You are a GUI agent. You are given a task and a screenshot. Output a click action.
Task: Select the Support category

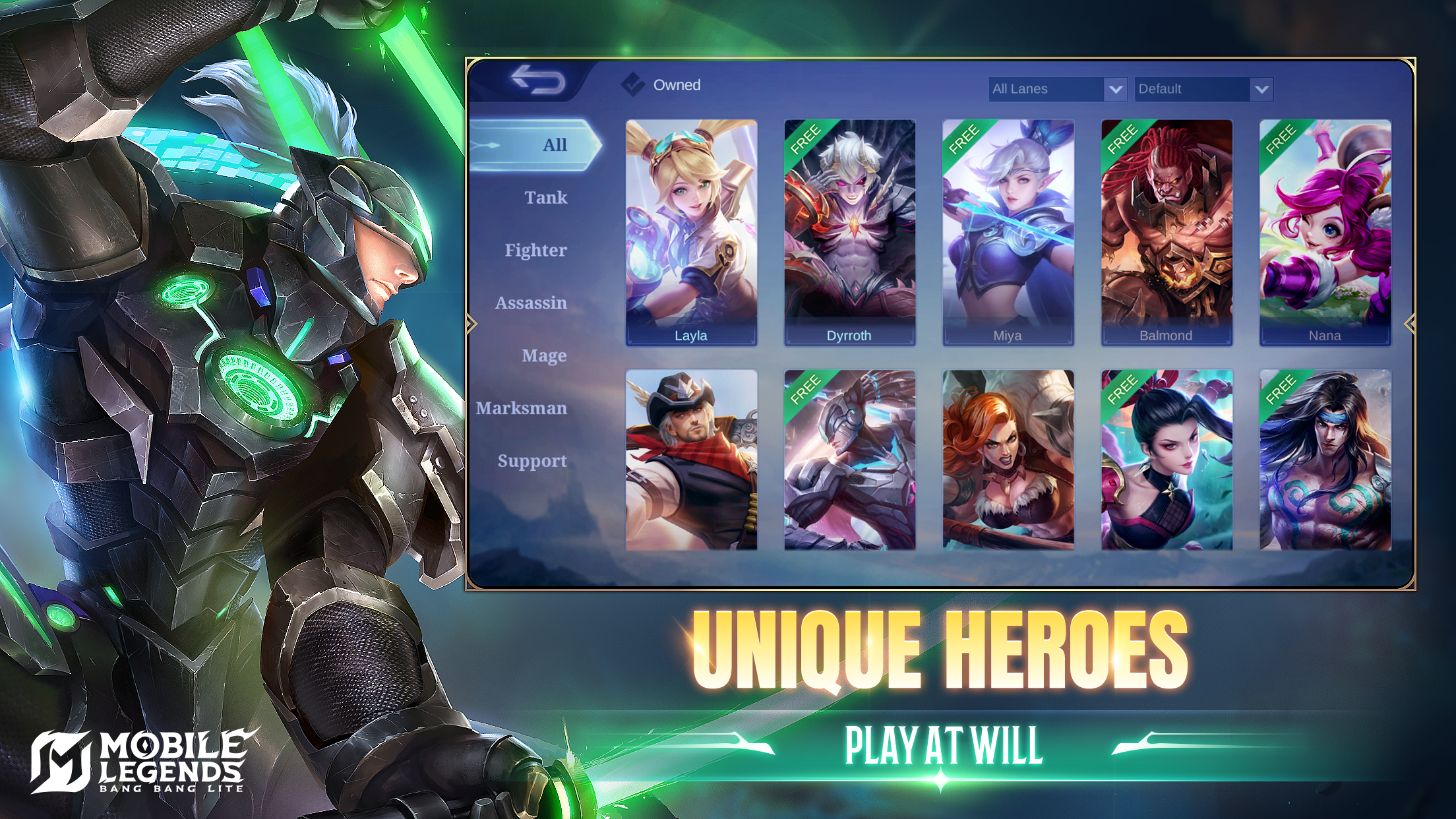(532, 461)
